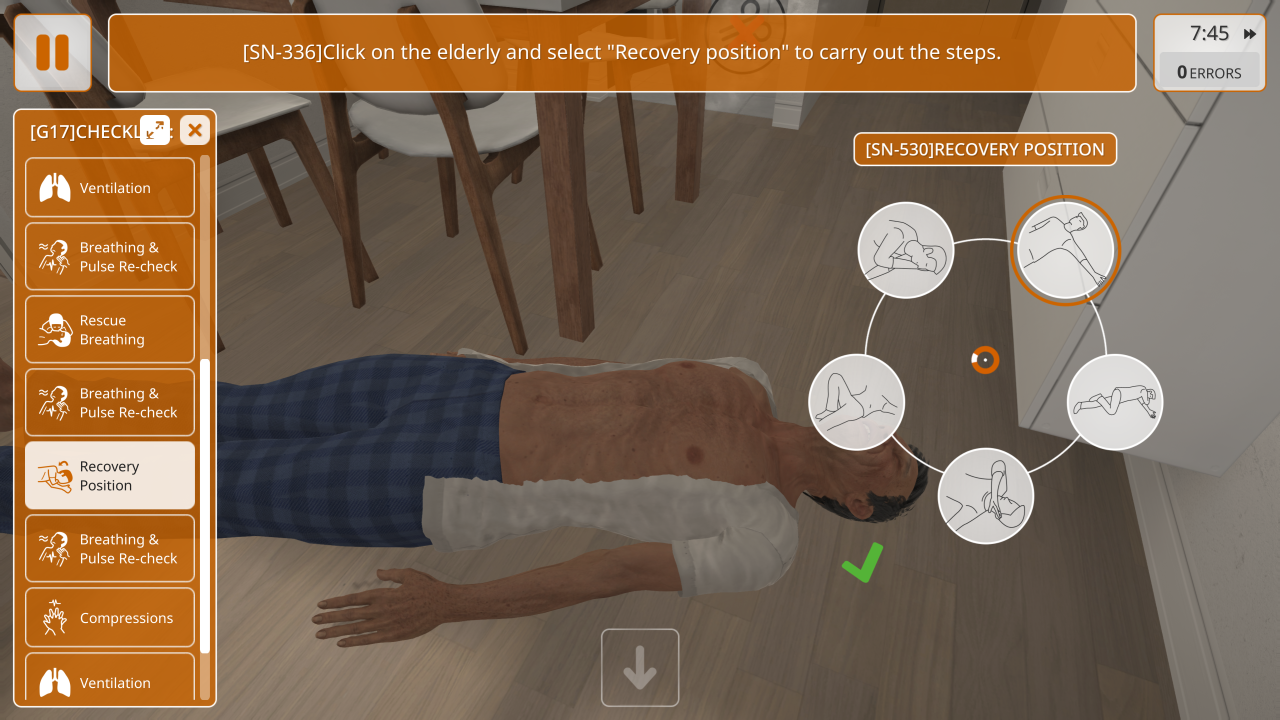The height and width of the screenshot is (720, 1280).
Task: Choose the bent-knee raise pose icon
Action: tap(857, 402)
